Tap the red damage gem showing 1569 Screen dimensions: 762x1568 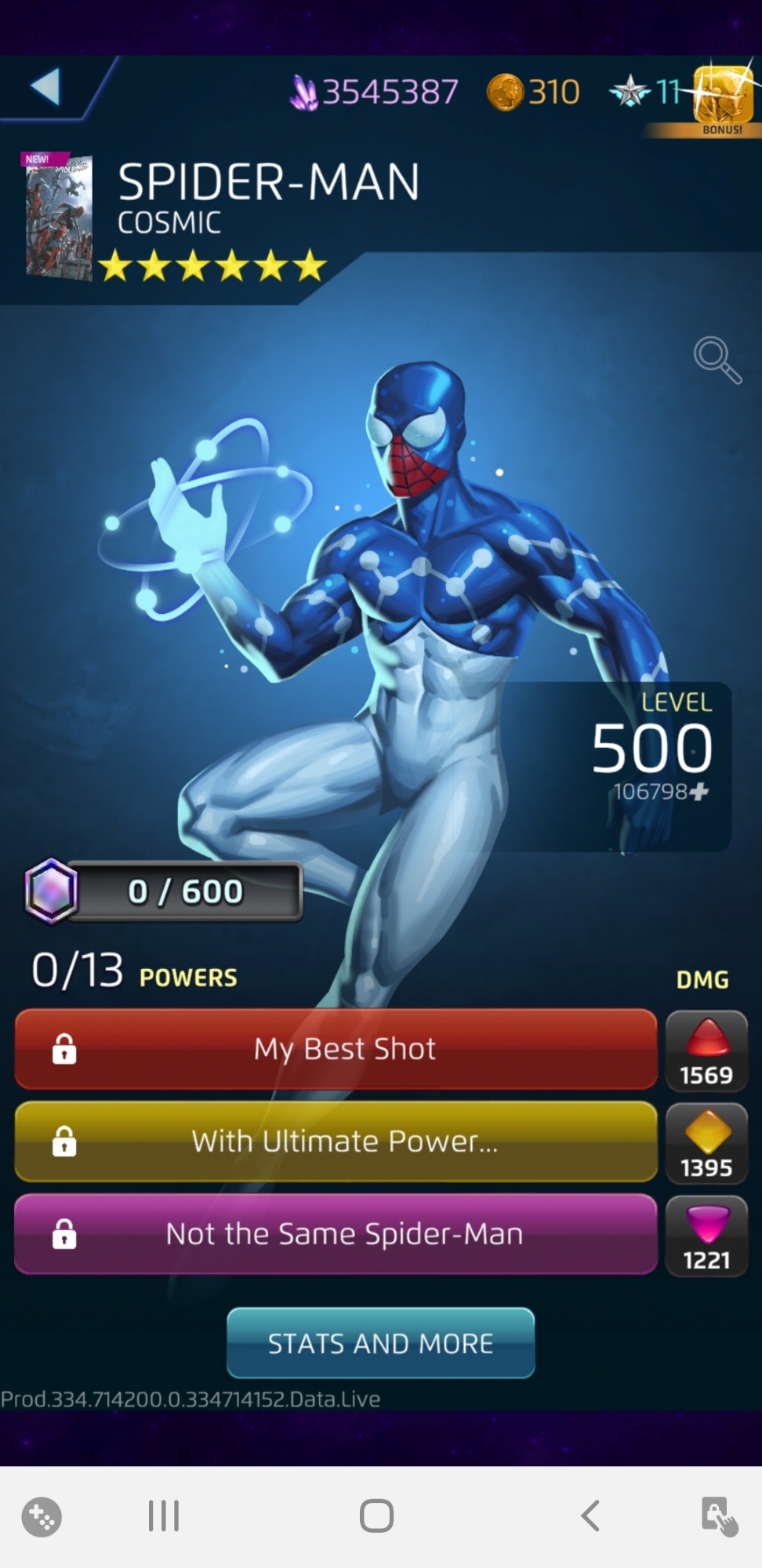pos(706,1051)
